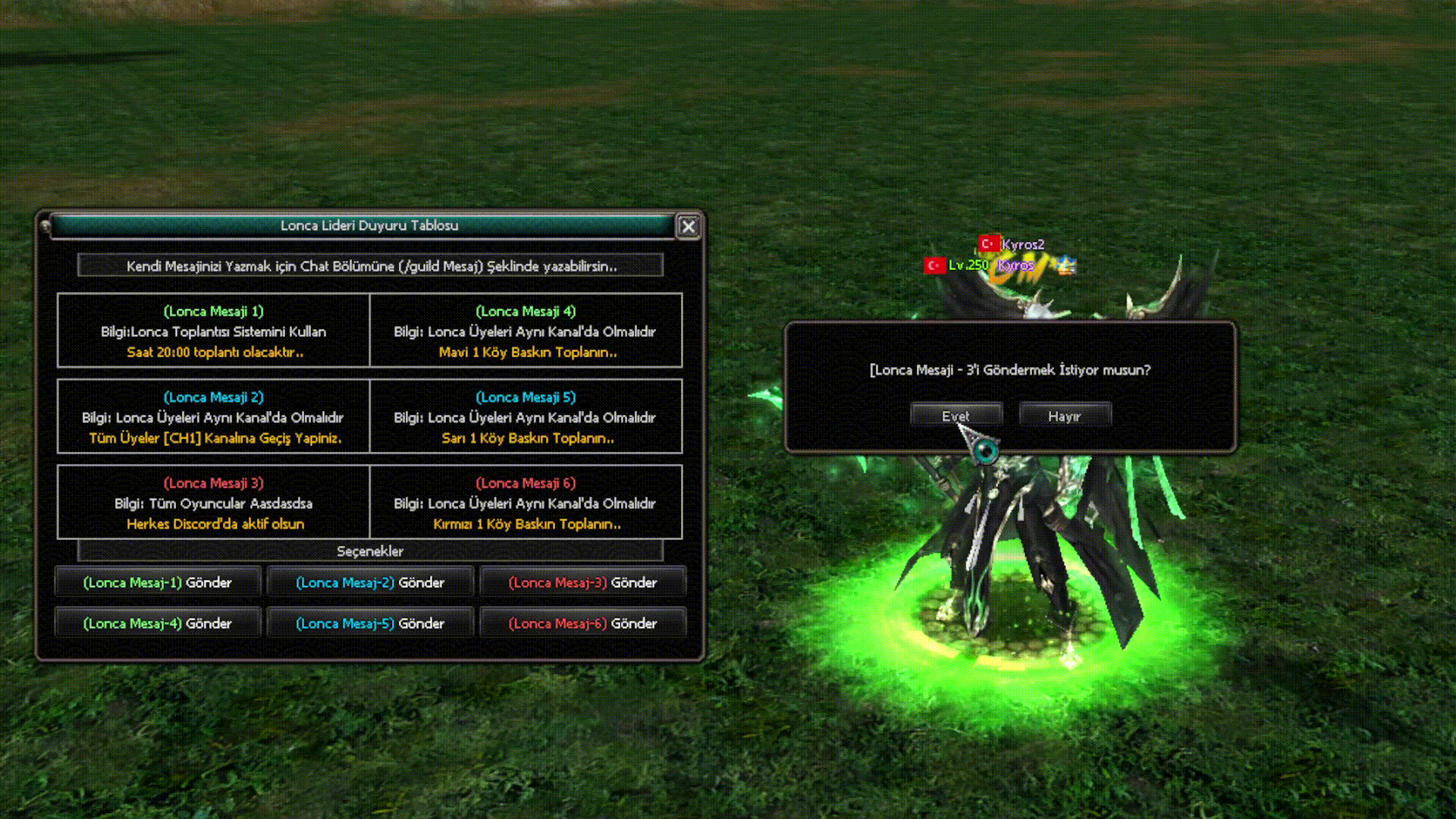Viewport: 1456px width, 819px height.
Task: Select the Lonca Mesajı 1 panel
Action: click(214, 331)
